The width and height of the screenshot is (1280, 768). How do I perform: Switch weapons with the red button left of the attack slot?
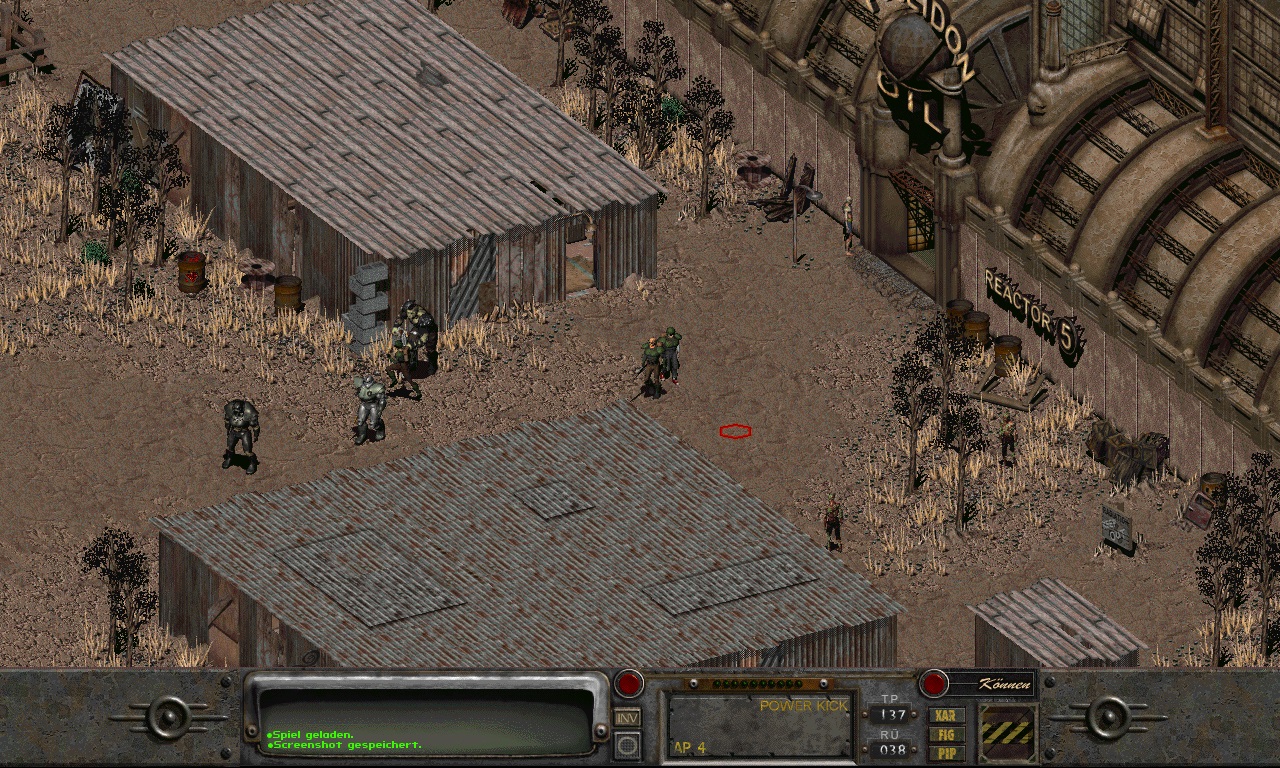coord(628,684)
